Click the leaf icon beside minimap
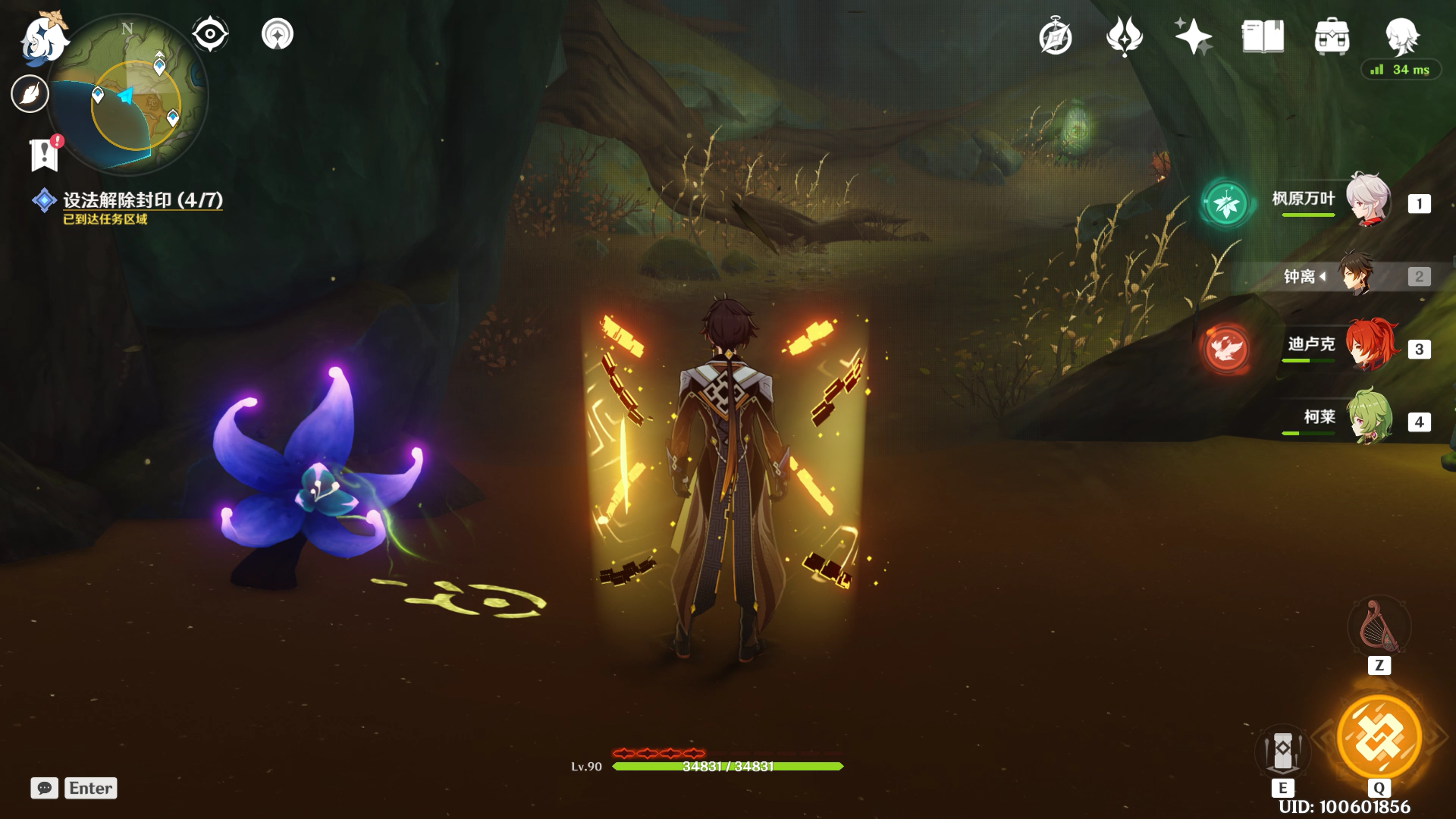The image size is (1456, 819). (30, 94)
